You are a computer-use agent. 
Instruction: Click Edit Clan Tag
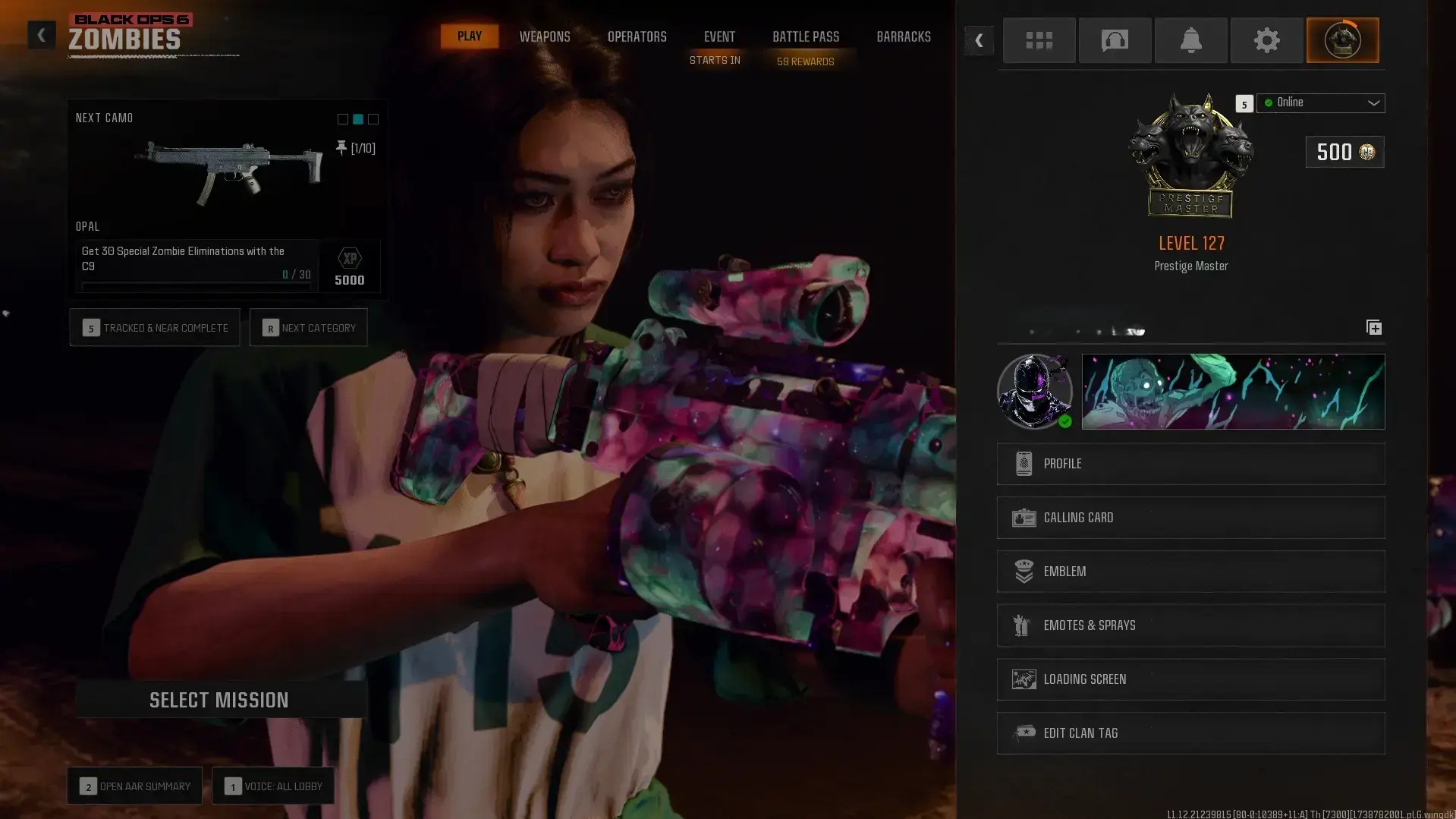click(x=1190, y=732)
